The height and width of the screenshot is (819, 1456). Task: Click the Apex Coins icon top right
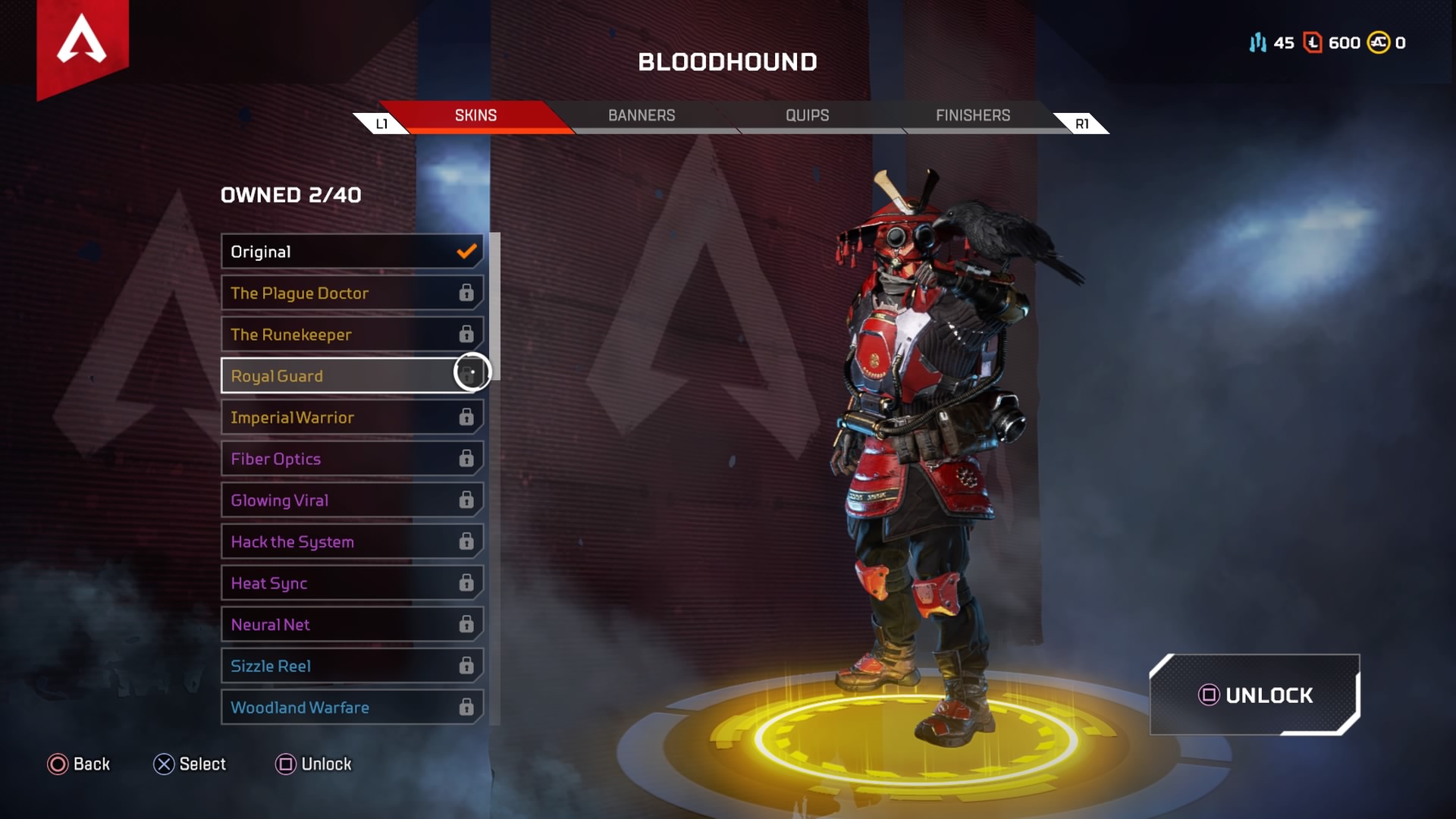[x=1377, y=43]
